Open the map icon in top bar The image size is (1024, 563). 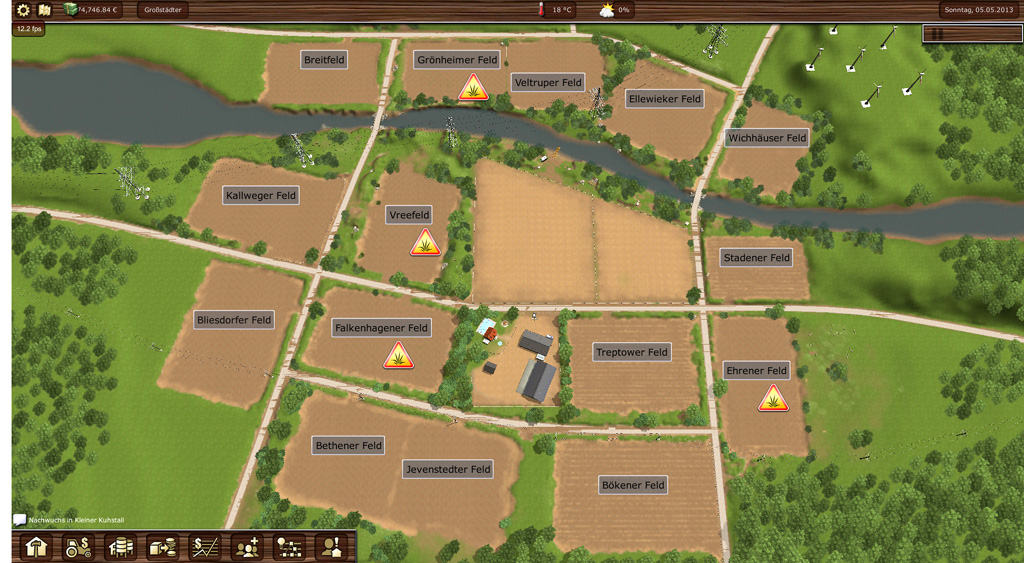45,10
